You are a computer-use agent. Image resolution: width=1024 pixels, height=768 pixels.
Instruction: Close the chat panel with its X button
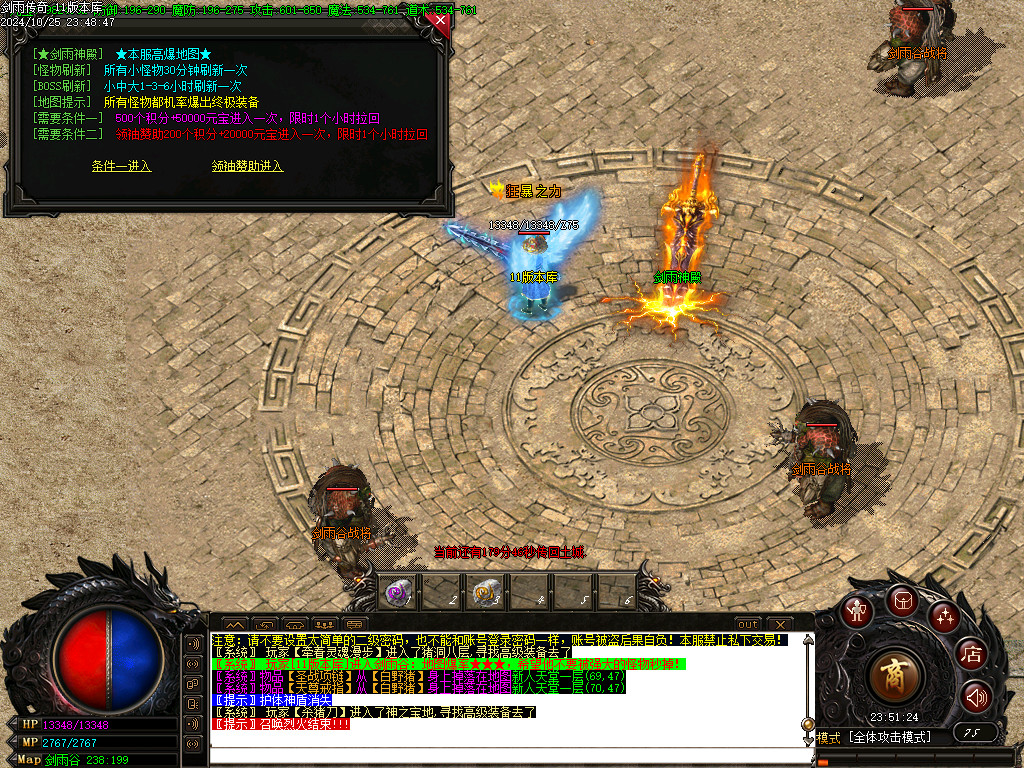[779, 624]
